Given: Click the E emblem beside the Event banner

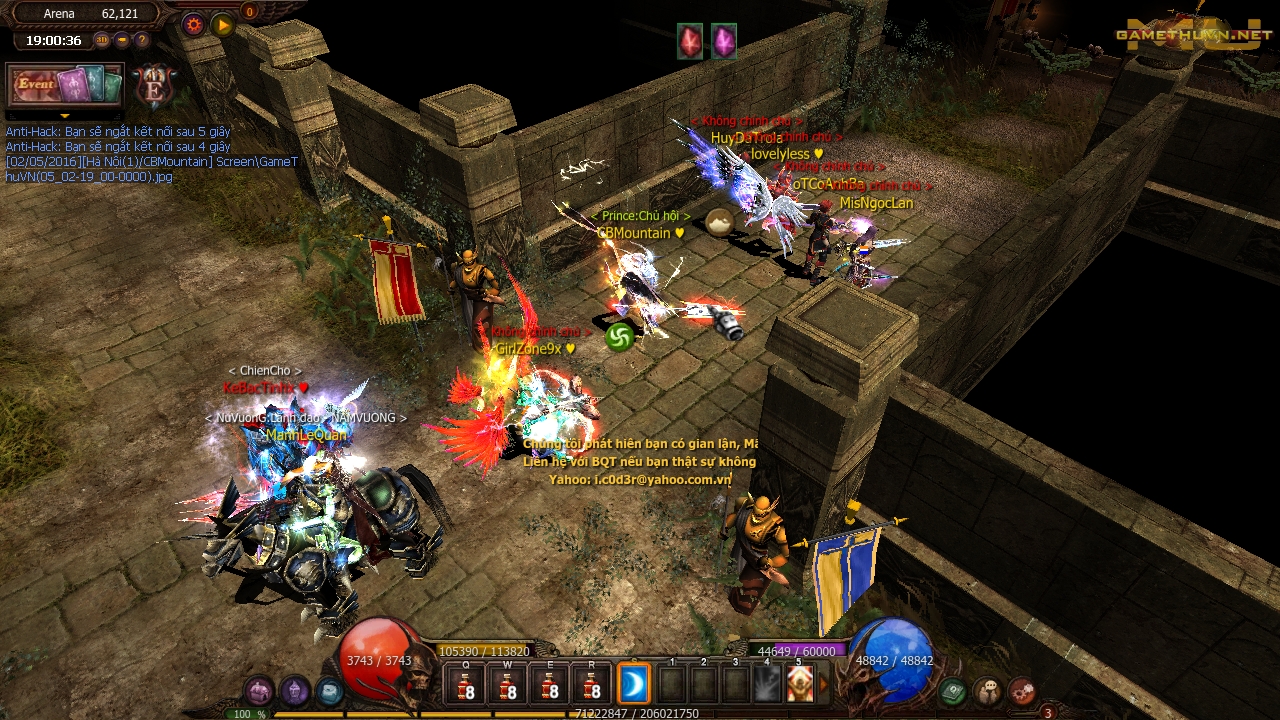Looking at the screenshot, I should pyautogui.click(x=152, y=86).
